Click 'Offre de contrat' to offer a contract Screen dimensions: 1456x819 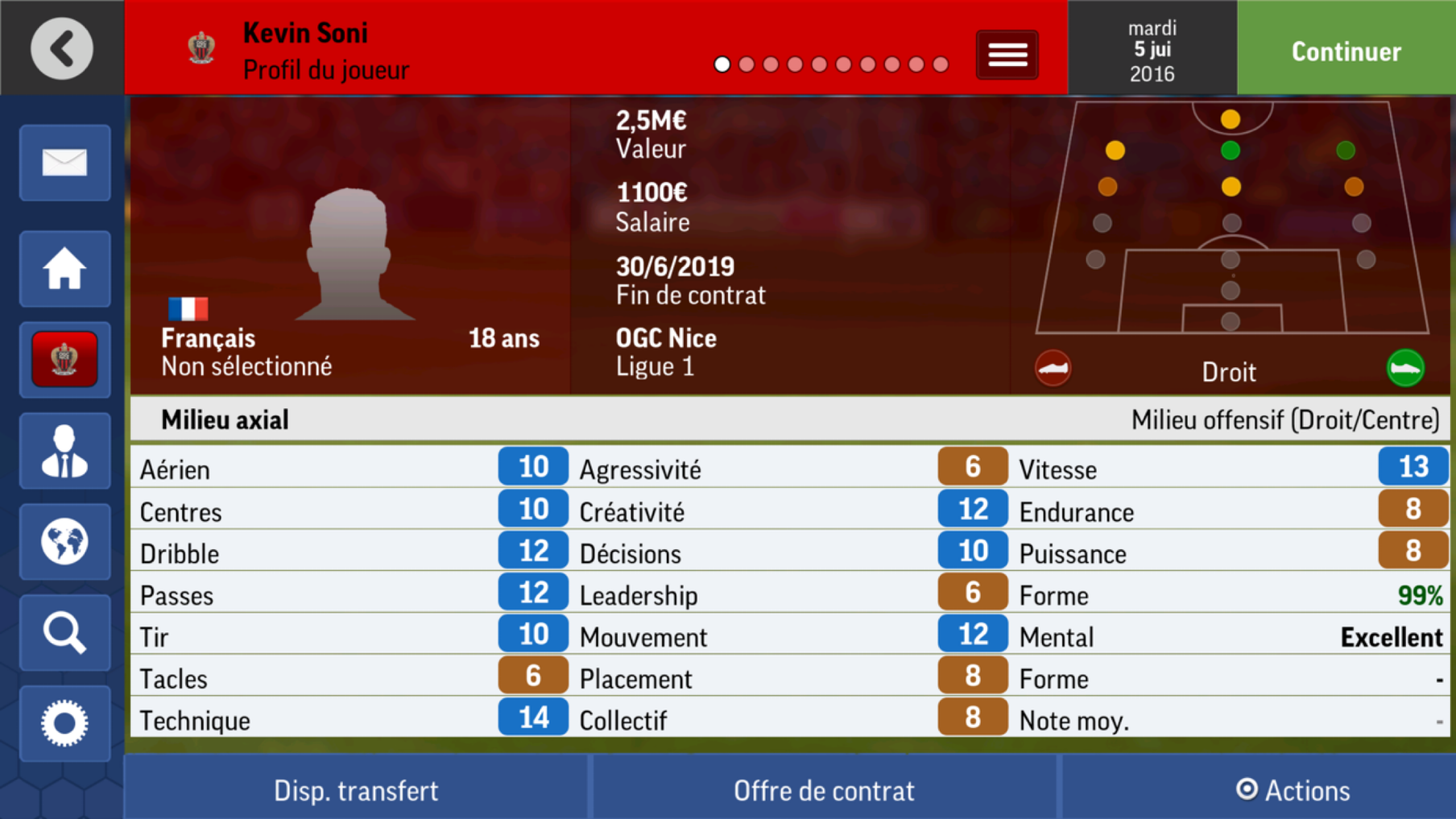pos(825,789)
